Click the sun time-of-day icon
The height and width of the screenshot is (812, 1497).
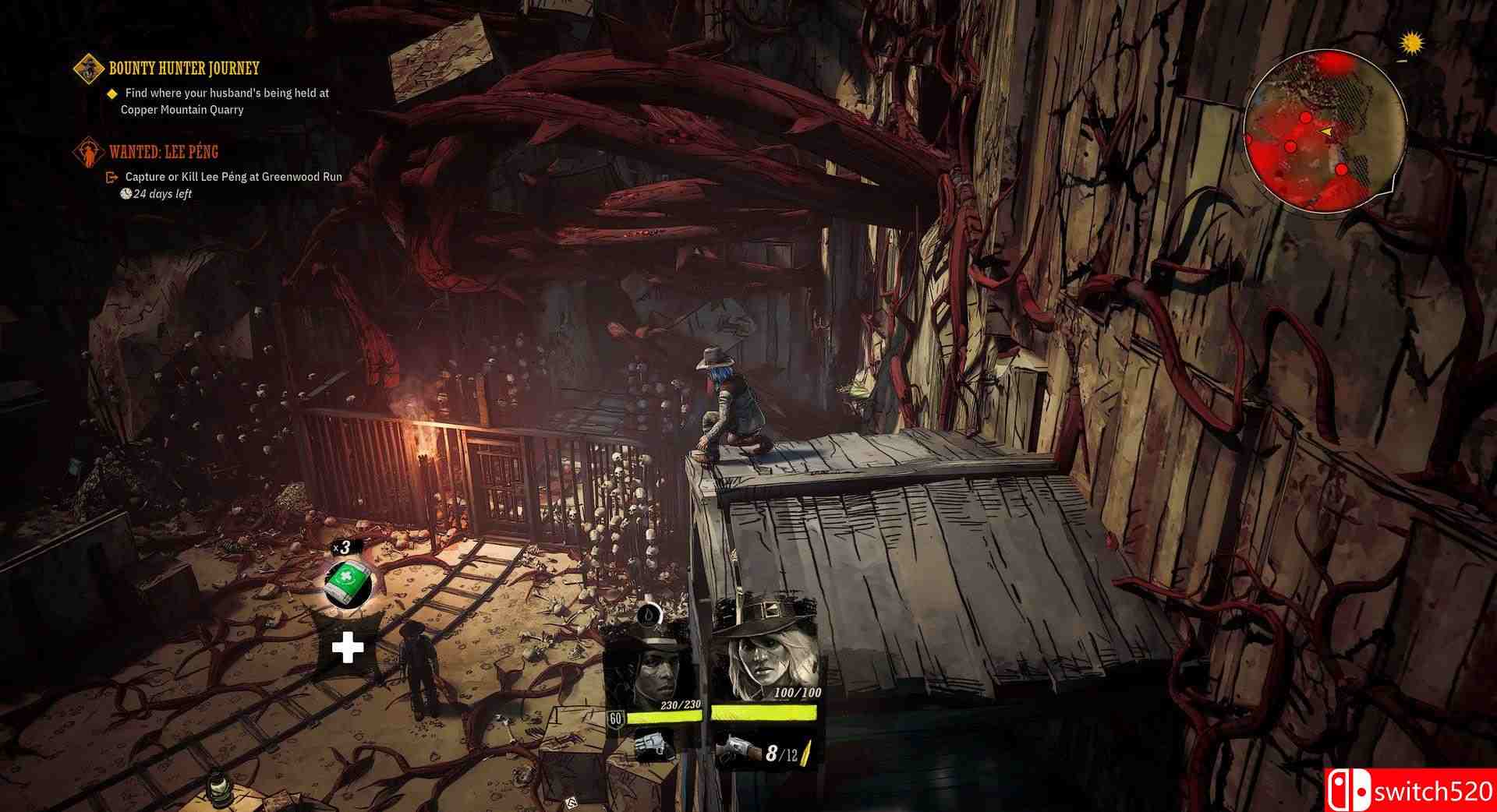(x=1409, y=43)
